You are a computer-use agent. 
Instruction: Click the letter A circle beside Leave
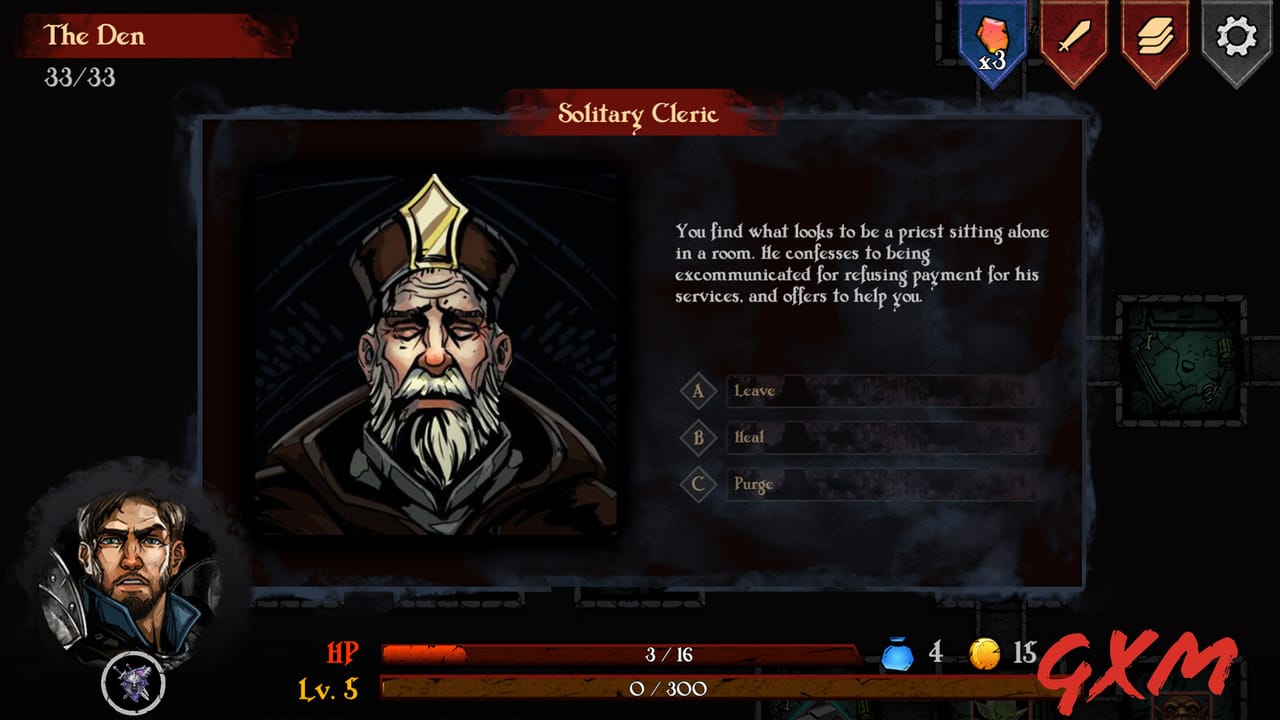coord(698,391)
